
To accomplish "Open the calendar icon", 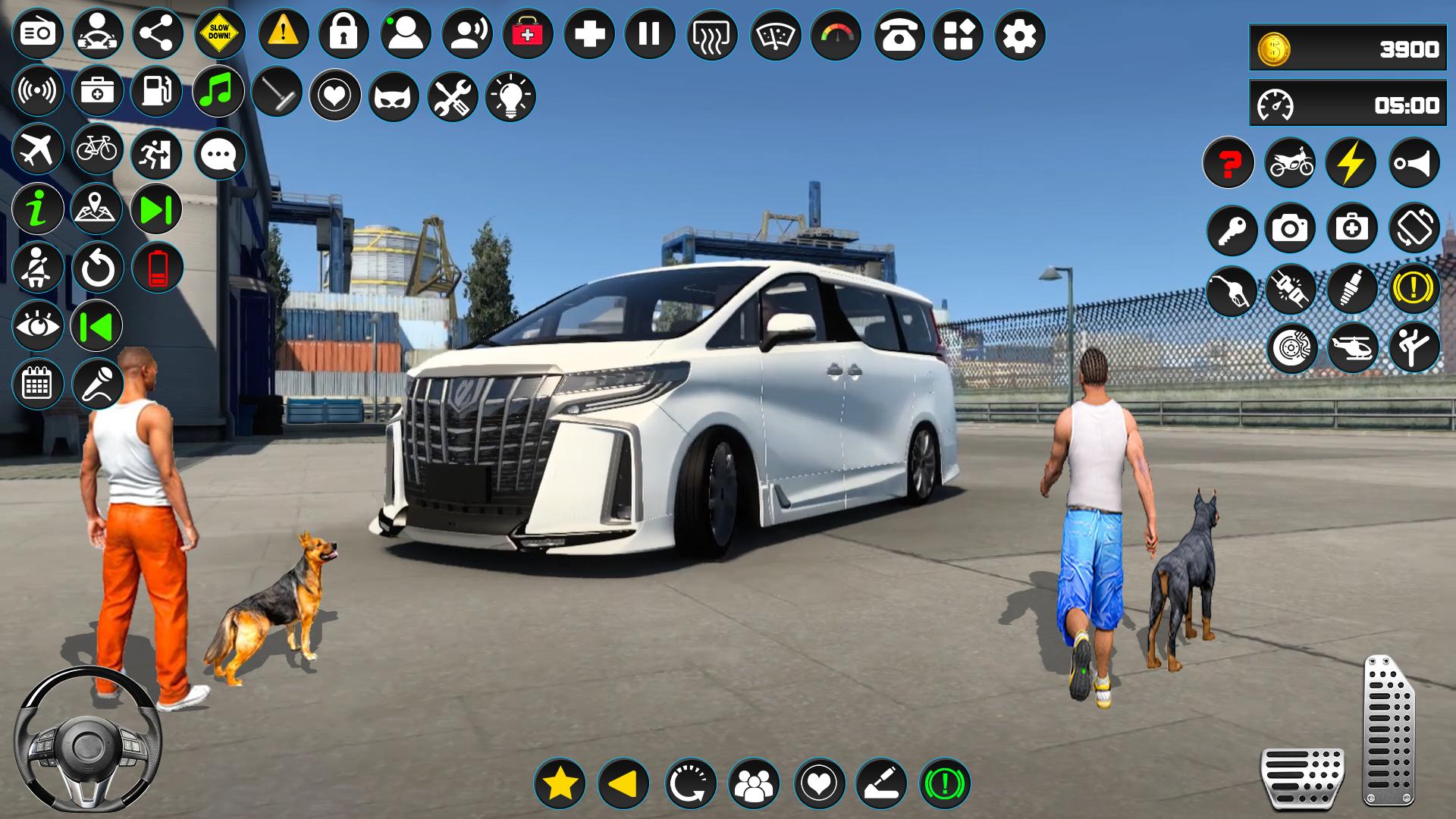I will click(x=37, y=384).
